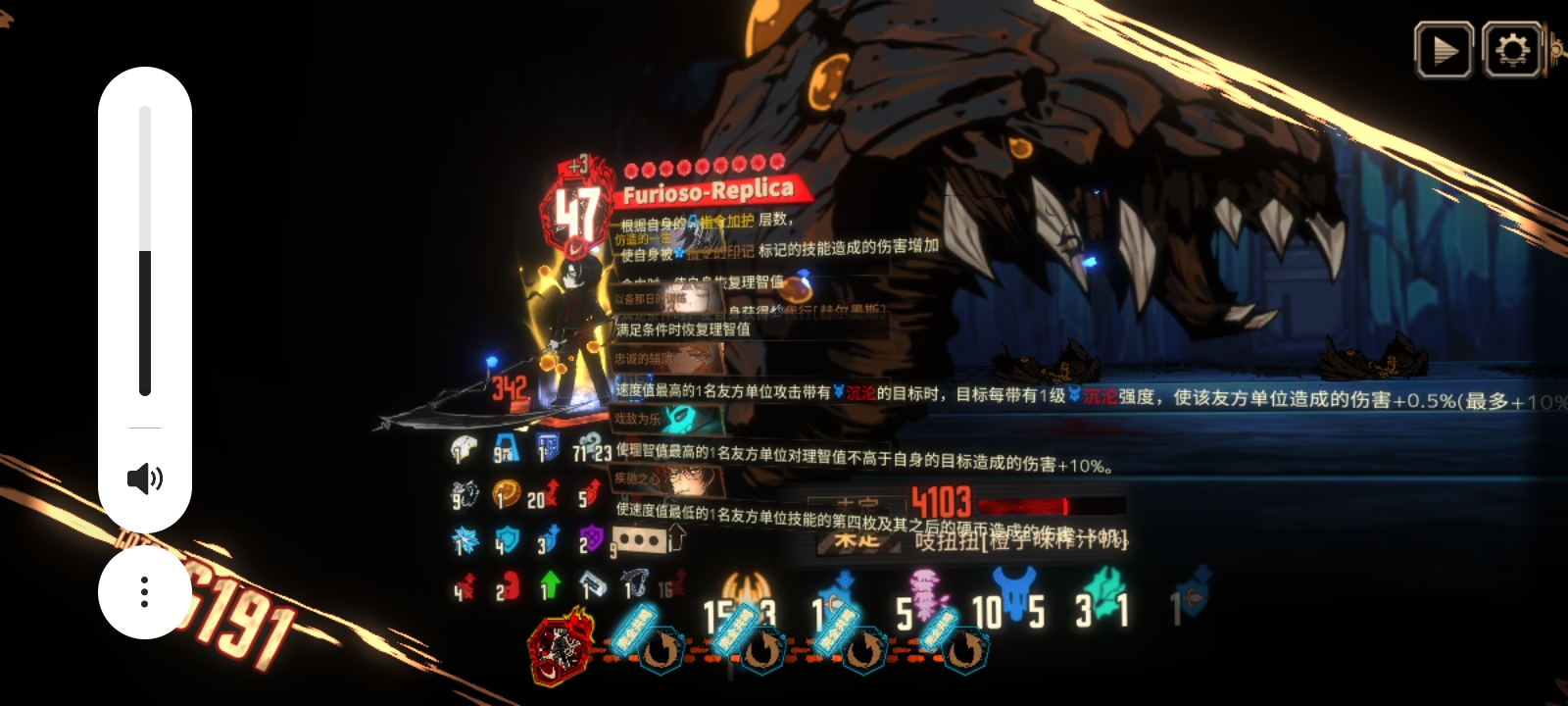
Task: Select the first 完全共鸣 resonance tag
Action: click(633, 632)
